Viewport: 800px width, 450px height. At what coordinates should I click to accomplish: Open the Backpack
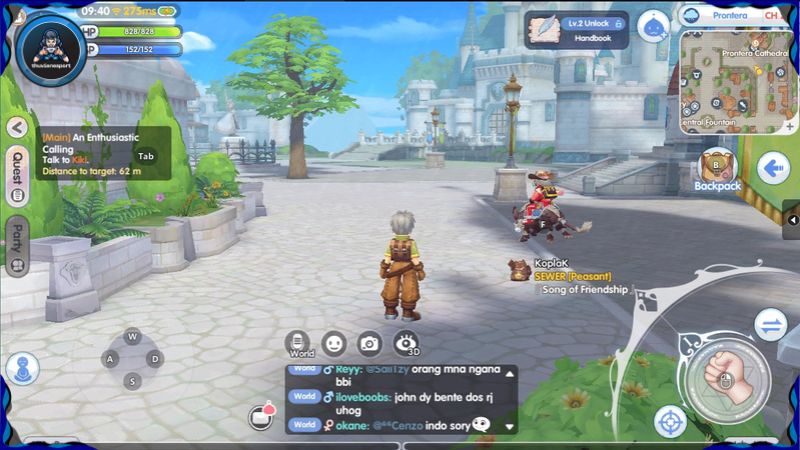717,170
